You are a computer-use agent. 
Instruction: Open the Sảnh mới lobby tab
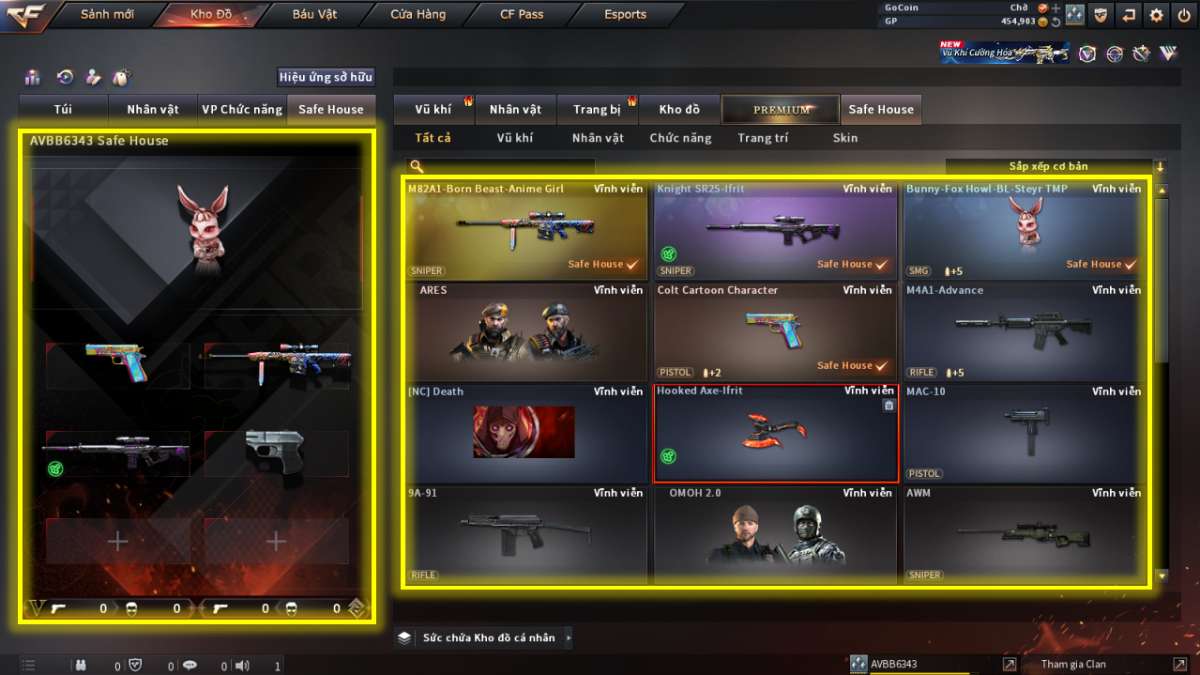point(107,15)
